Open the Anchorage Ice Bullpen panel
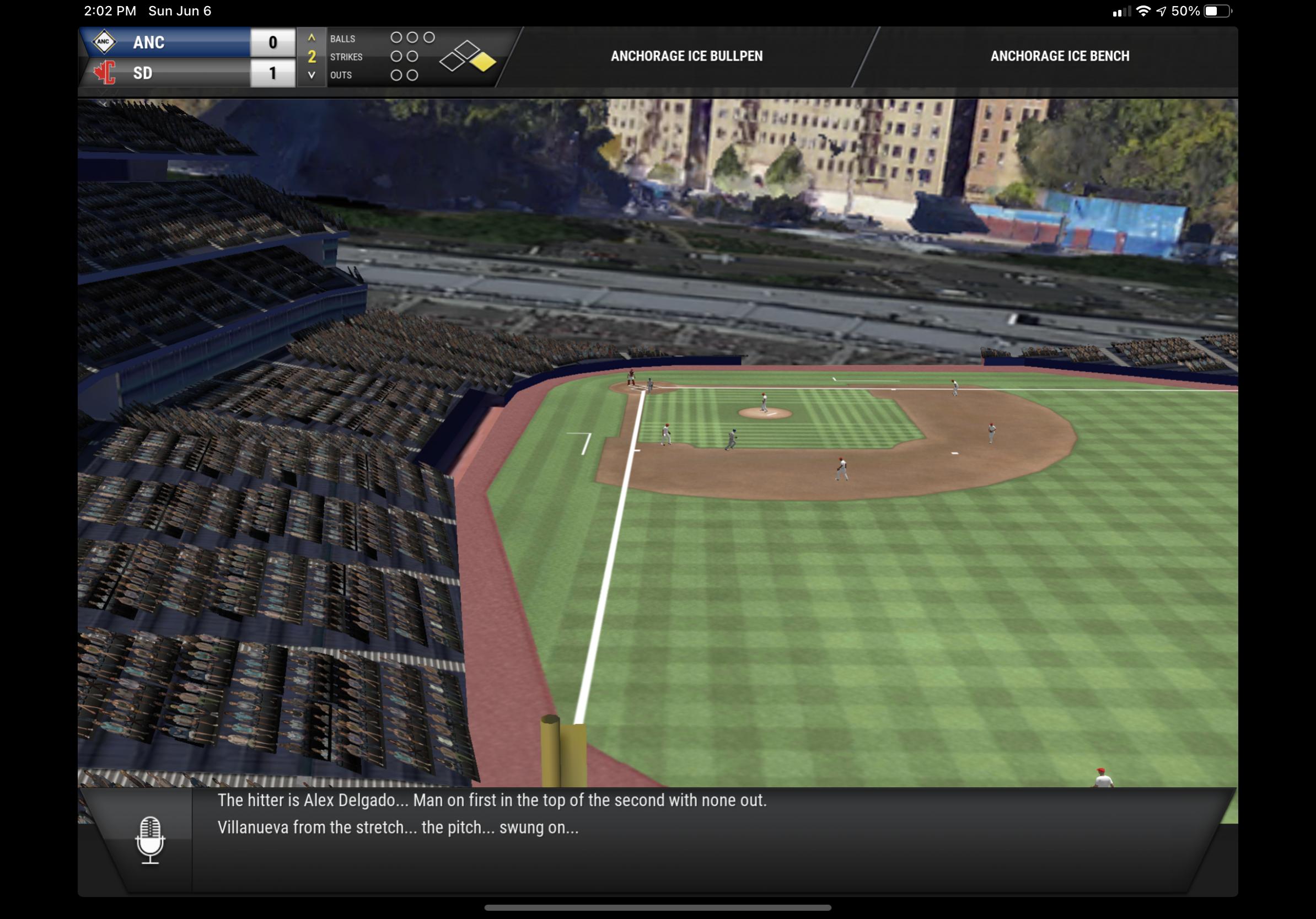The height and width of the screenshot is (919, 1316). [x=686, y=56]
